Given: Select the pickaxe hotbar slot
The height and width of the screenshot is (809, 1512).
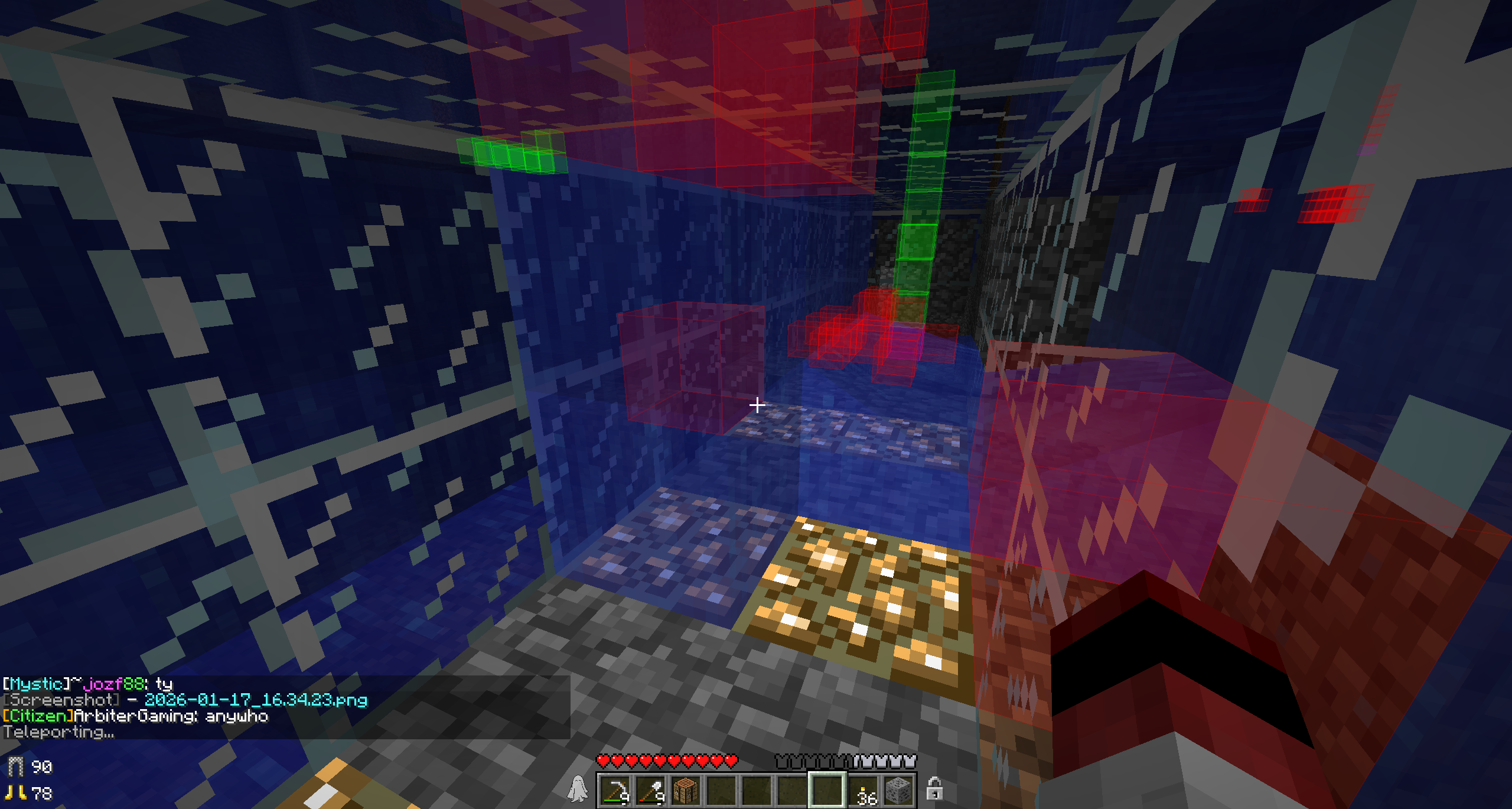Looking at the screenshot, I should [x=615, y=790].
